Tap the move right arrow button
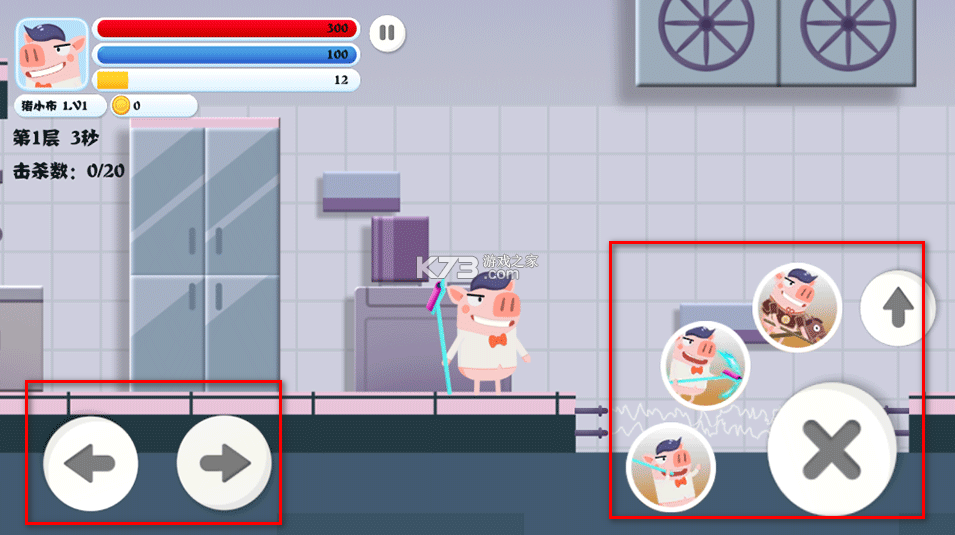Screen dimensions: 955x535 coord(224,462)
